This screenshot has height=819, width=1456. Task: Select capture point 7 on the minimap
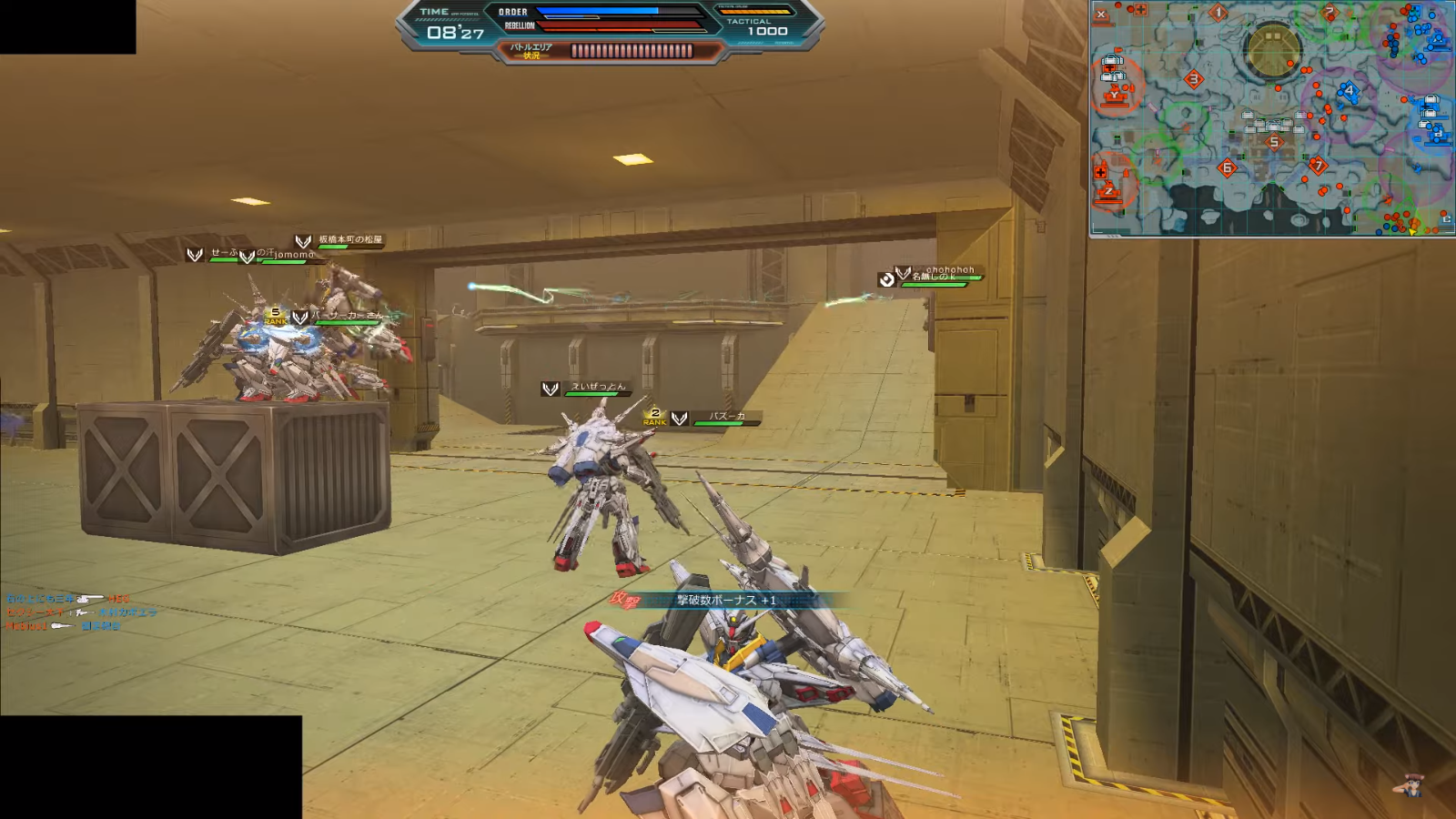click(1317, 165)
